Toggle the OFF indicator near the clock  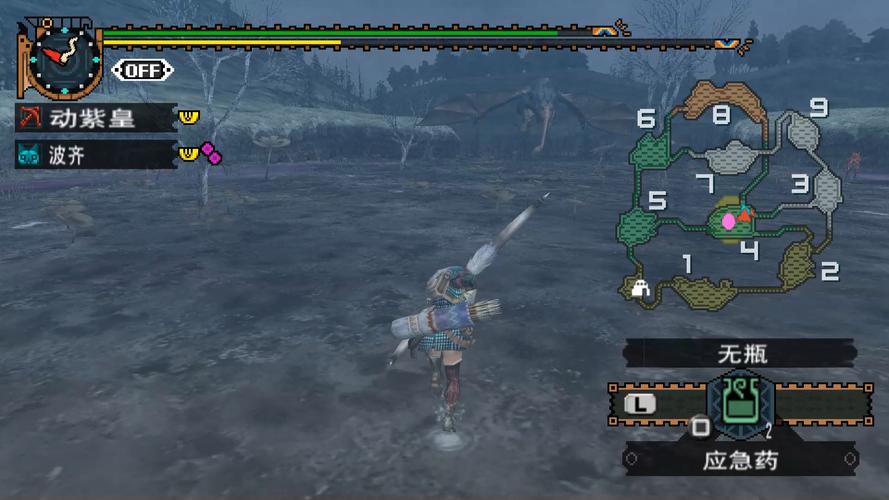pos(143,70)
